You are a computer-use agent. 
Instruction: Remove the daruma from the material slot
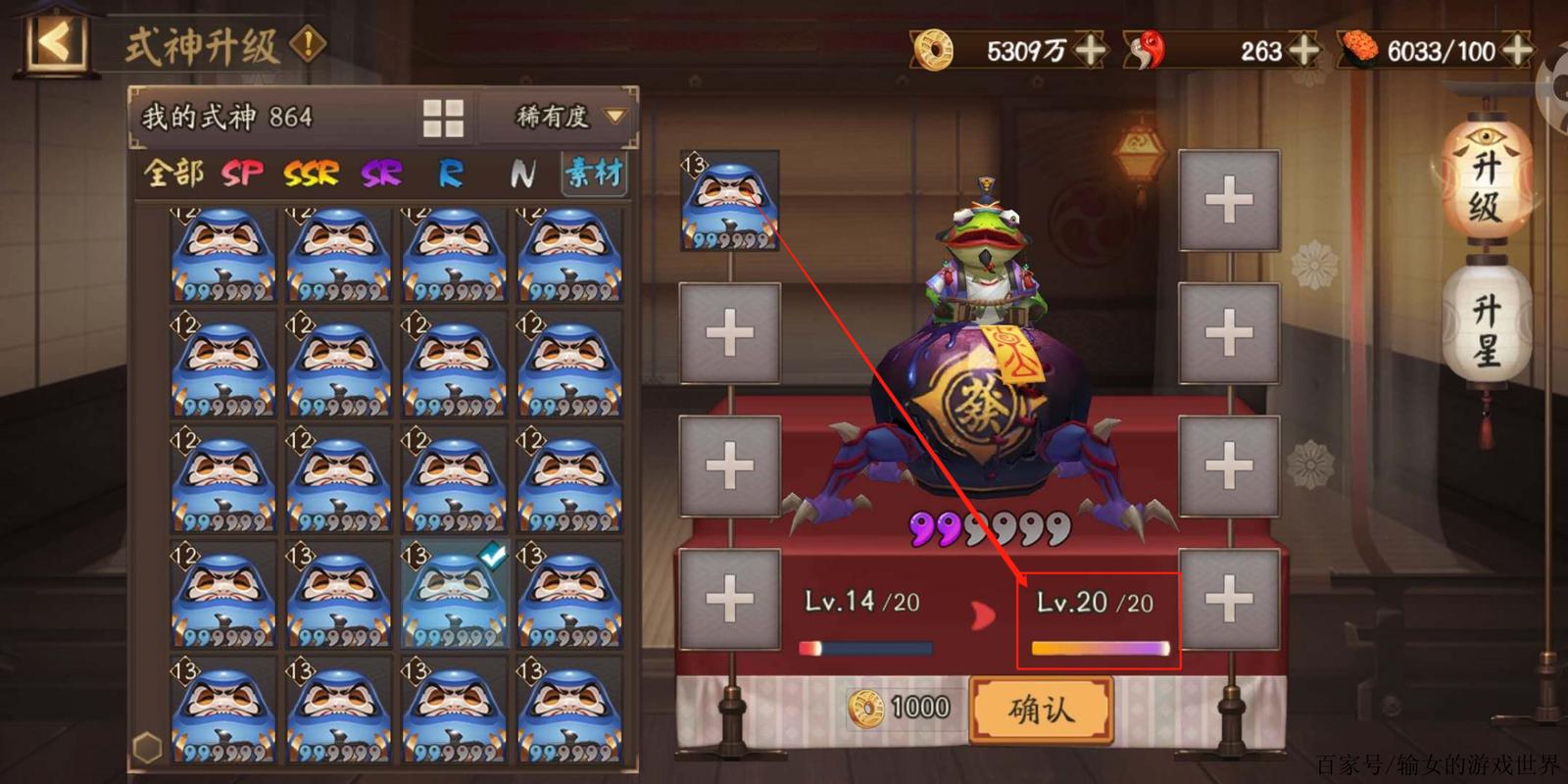click(729, 201)
